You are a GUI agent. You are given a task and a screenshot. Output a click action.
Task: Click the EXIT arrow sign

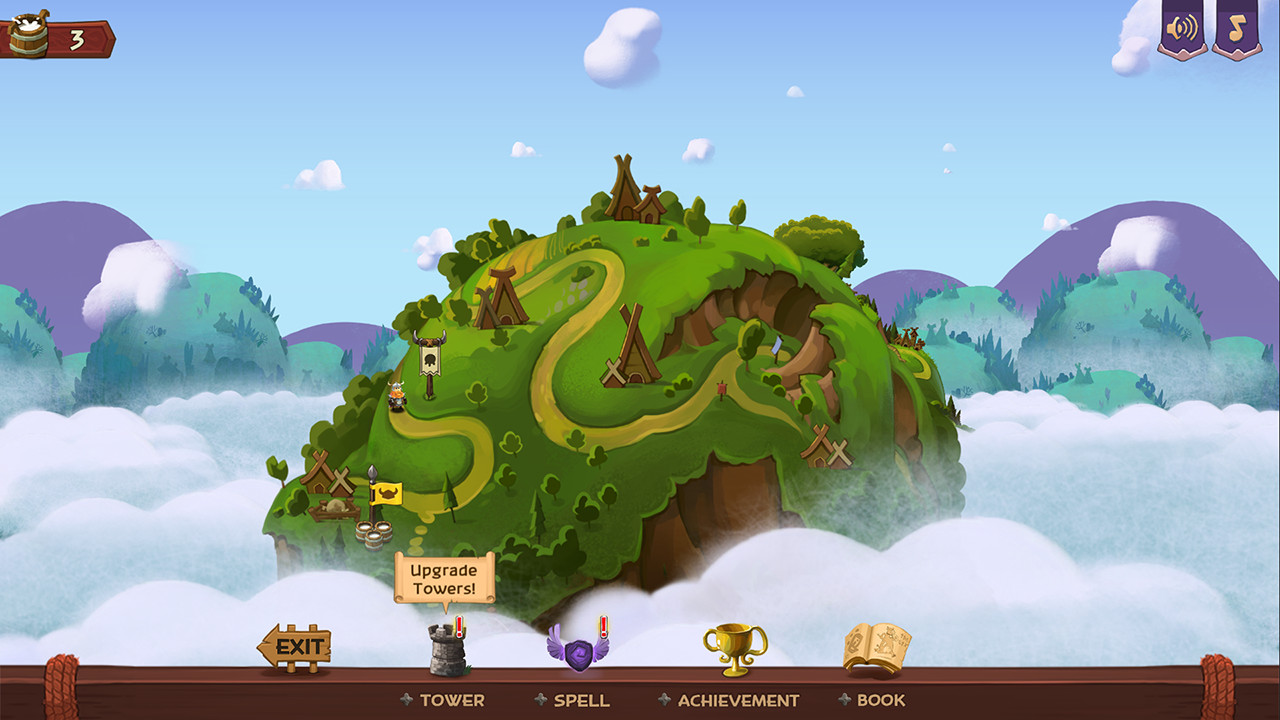click(295, 647)
